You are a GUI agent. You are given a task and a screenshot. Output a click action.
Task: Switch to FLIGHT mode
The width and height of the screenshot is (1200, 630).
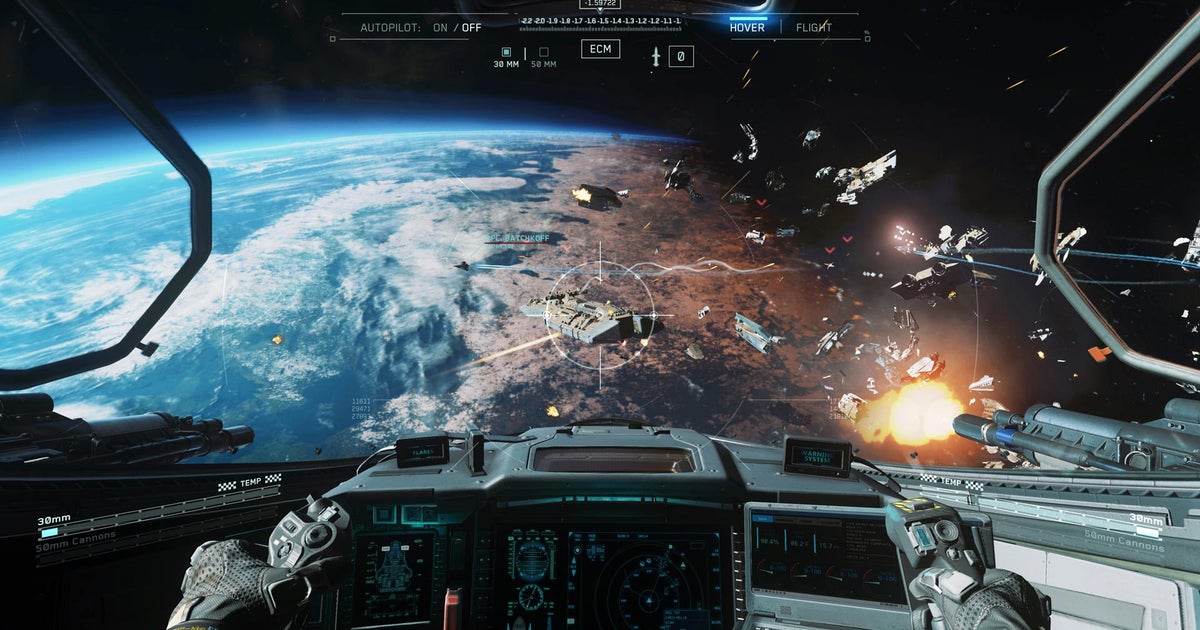813,28
